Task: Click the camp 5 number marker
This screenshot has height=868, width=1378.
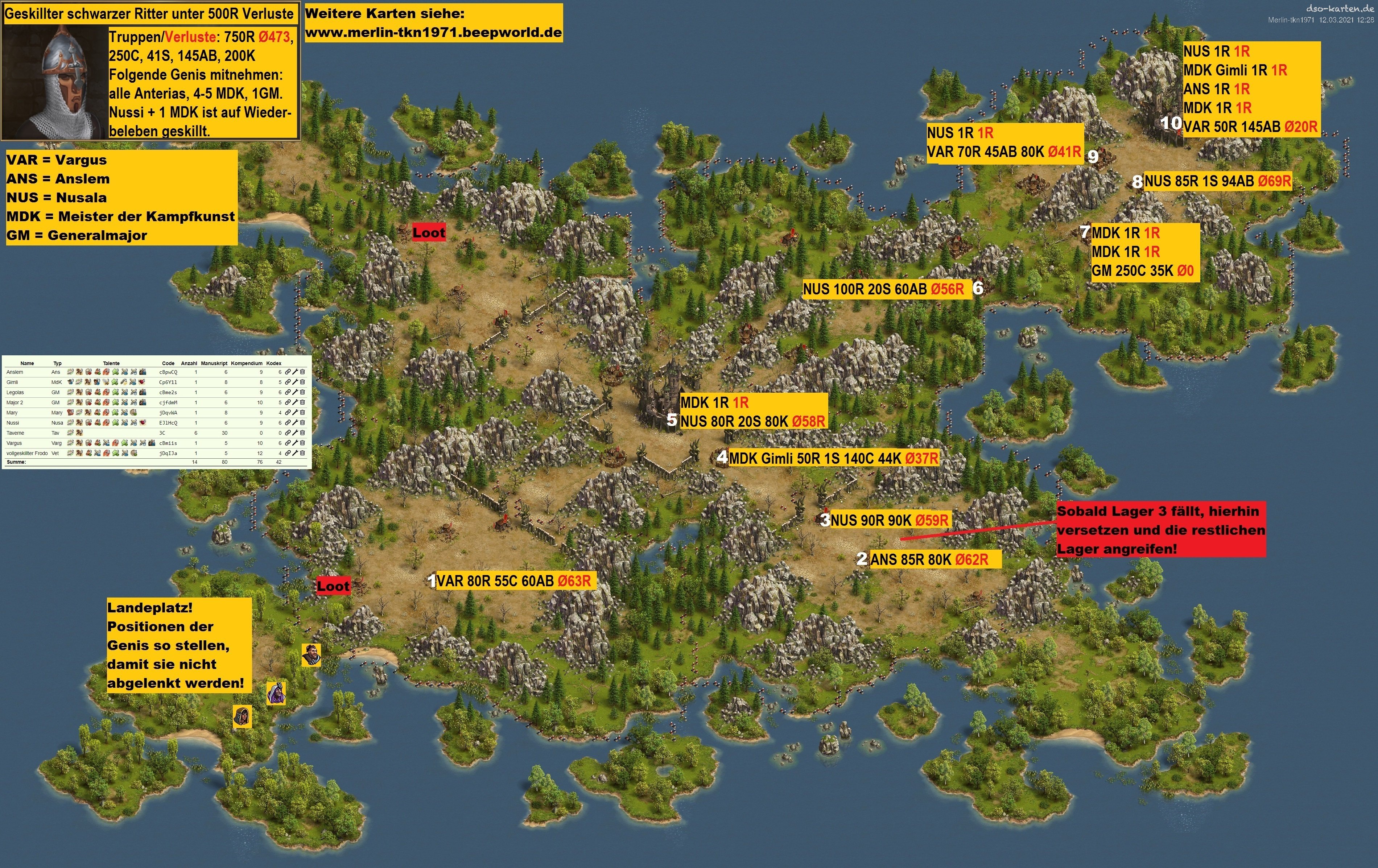Action: click(x=672, y=421)
